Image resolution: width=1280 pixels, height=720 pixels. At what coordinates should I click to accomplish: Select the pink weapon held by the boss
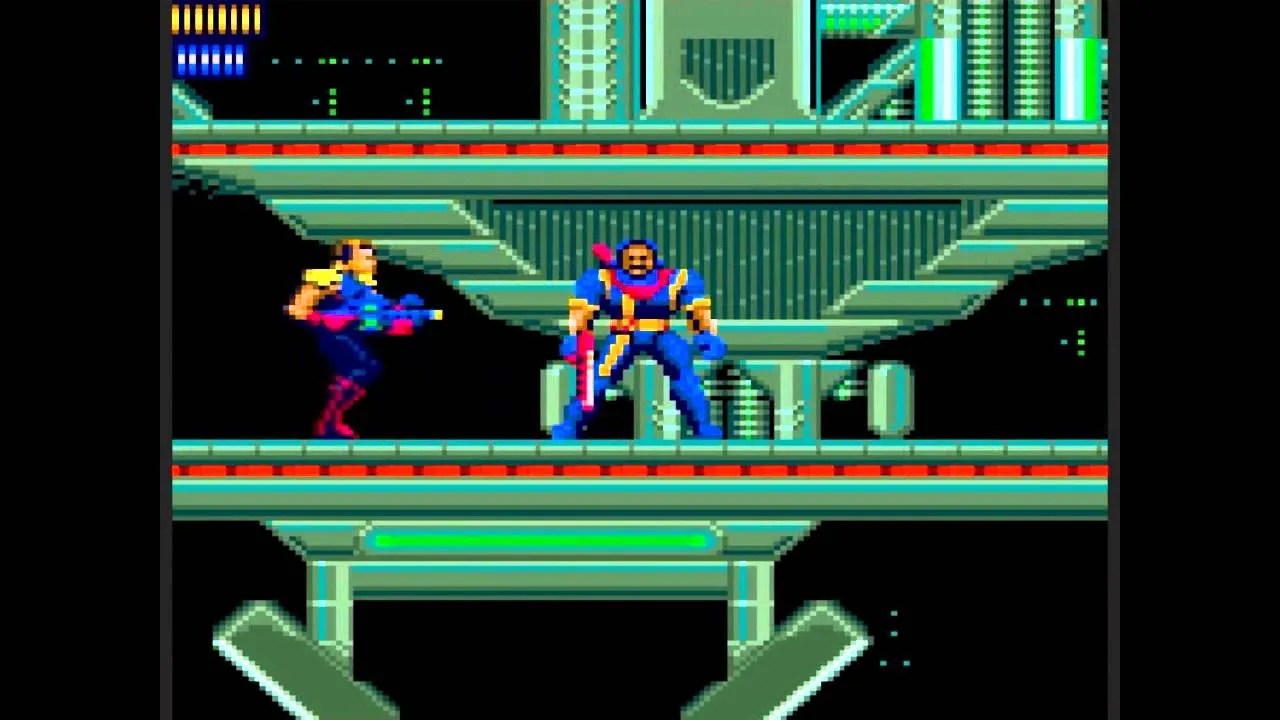(x=585, y=370)
